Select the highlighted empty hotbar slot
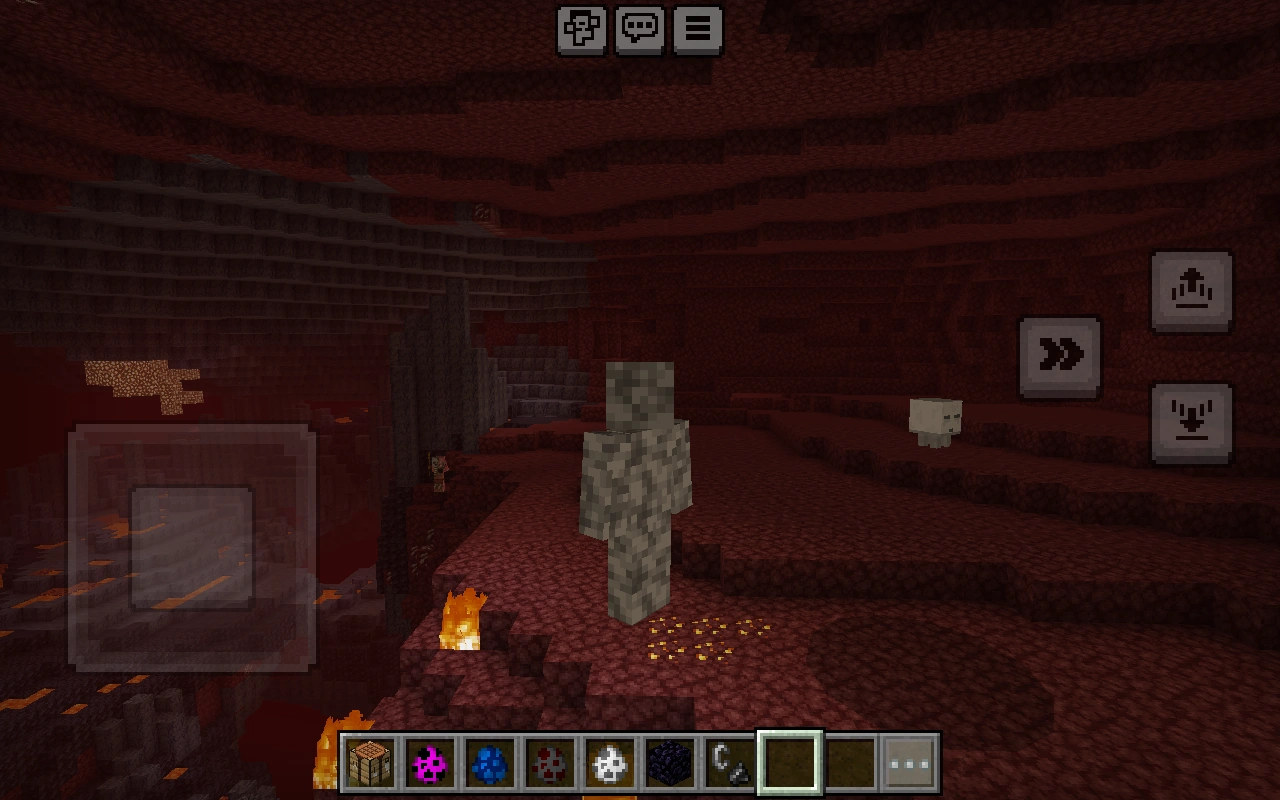The height and width of the screenshot is (800, 1280). (790, 763)
